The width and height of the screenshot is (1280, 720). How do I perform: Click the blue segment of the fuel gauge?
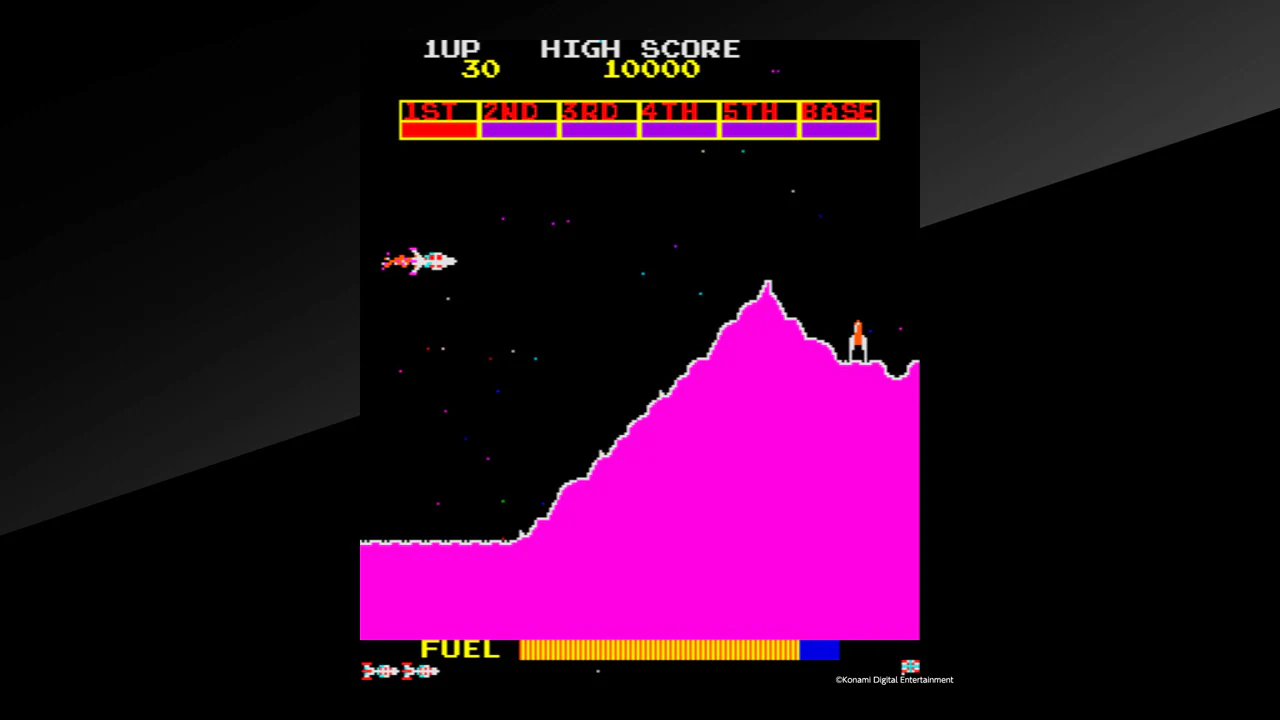(820, 650)
